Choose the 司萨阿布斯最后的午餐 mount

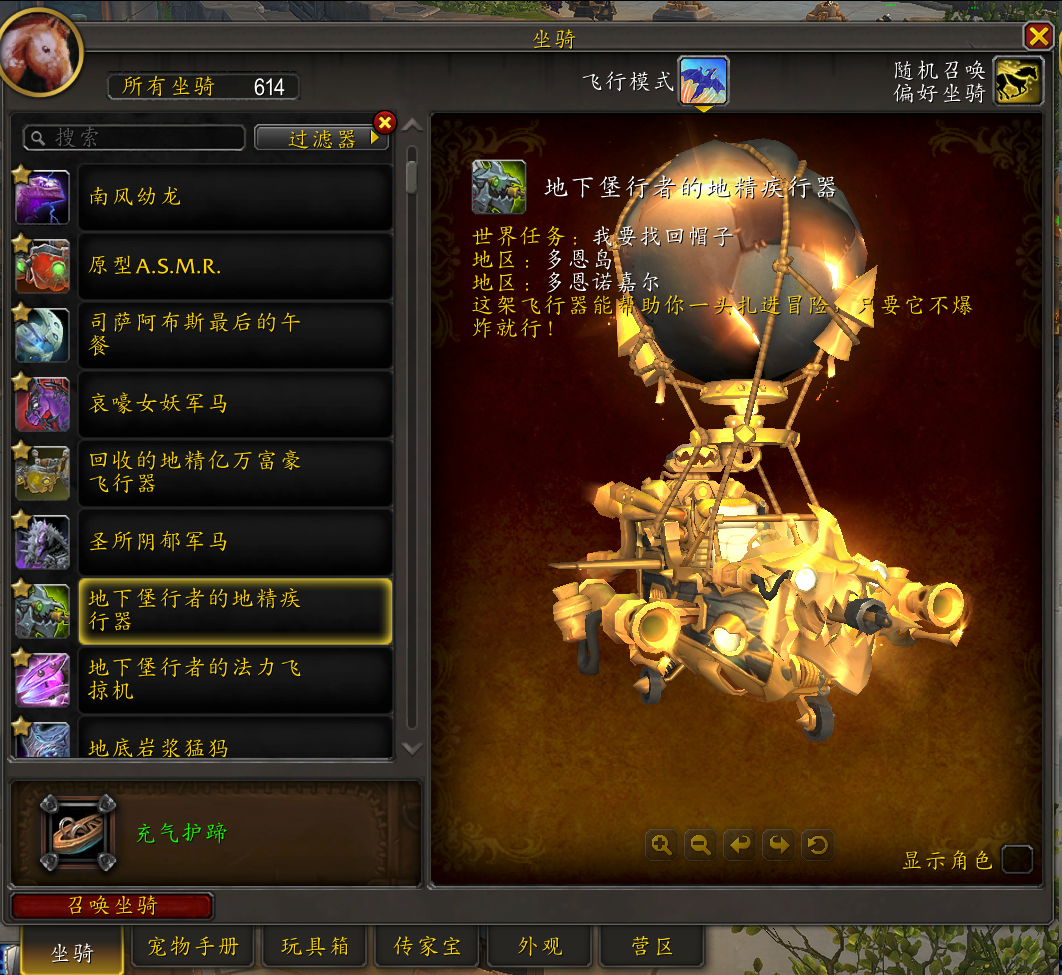coord(235,335)
